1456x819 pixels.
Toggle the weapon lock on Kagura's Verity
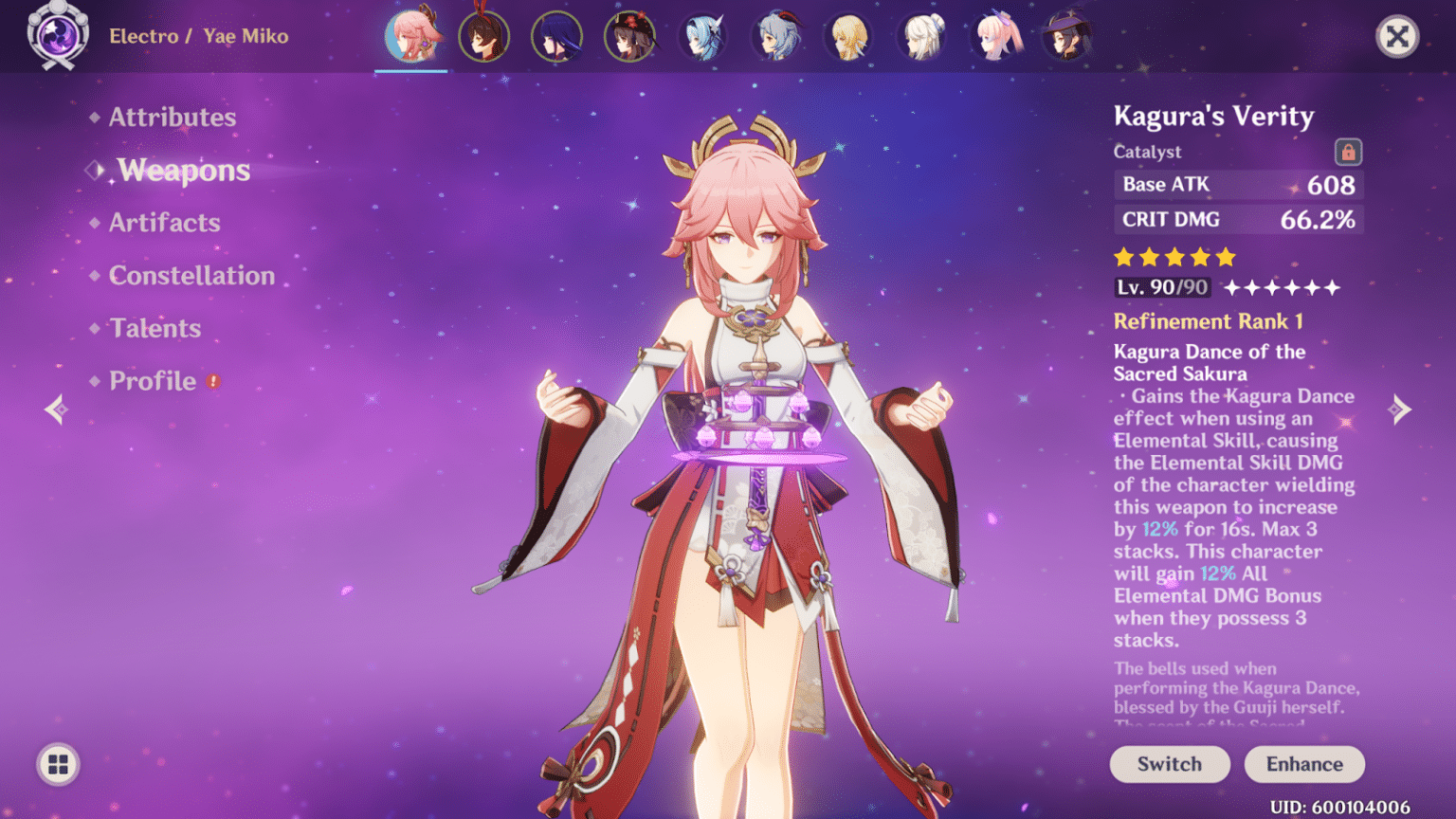pos(1347,151)
